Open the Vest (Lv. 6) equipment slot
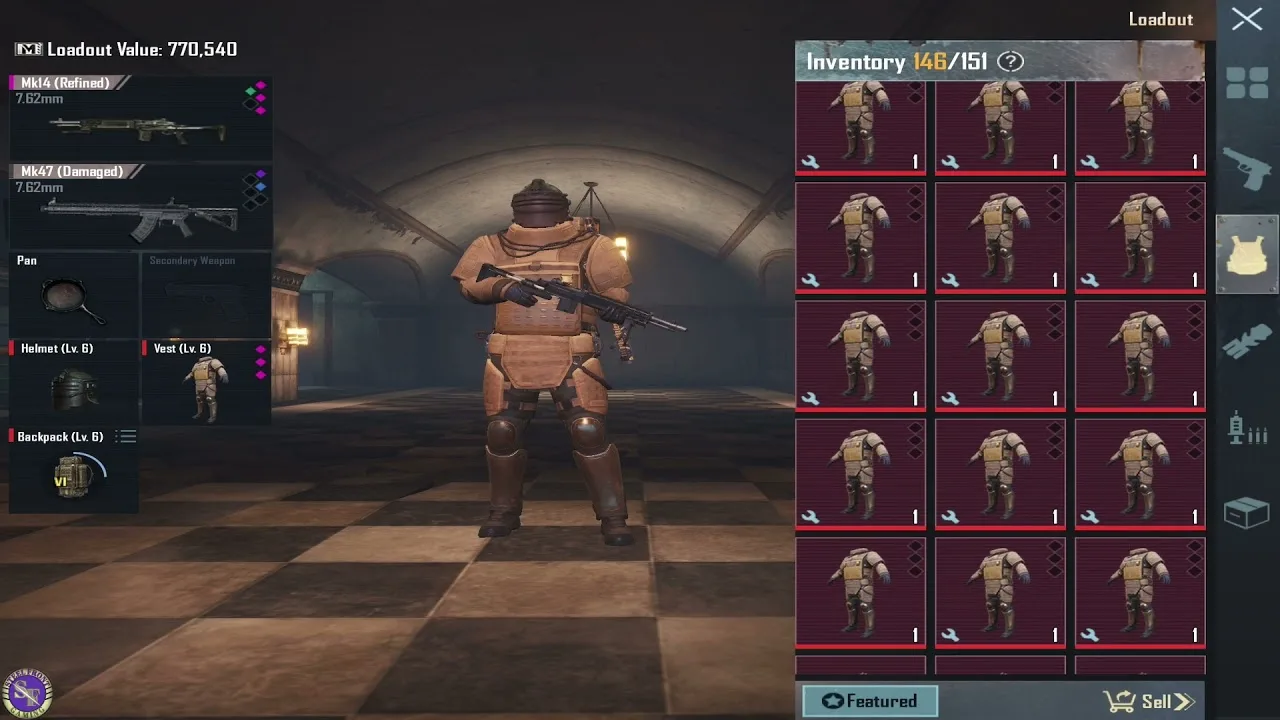This screenshot has width=1280, height=720. tap(207, 382)
